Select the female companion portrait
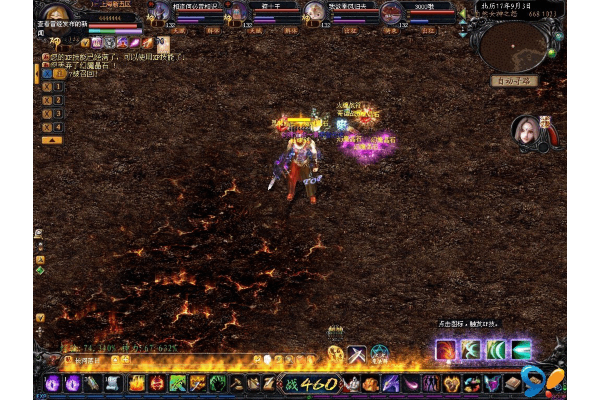The height and width of the screenshot is (400, 600). pos(526,132)
